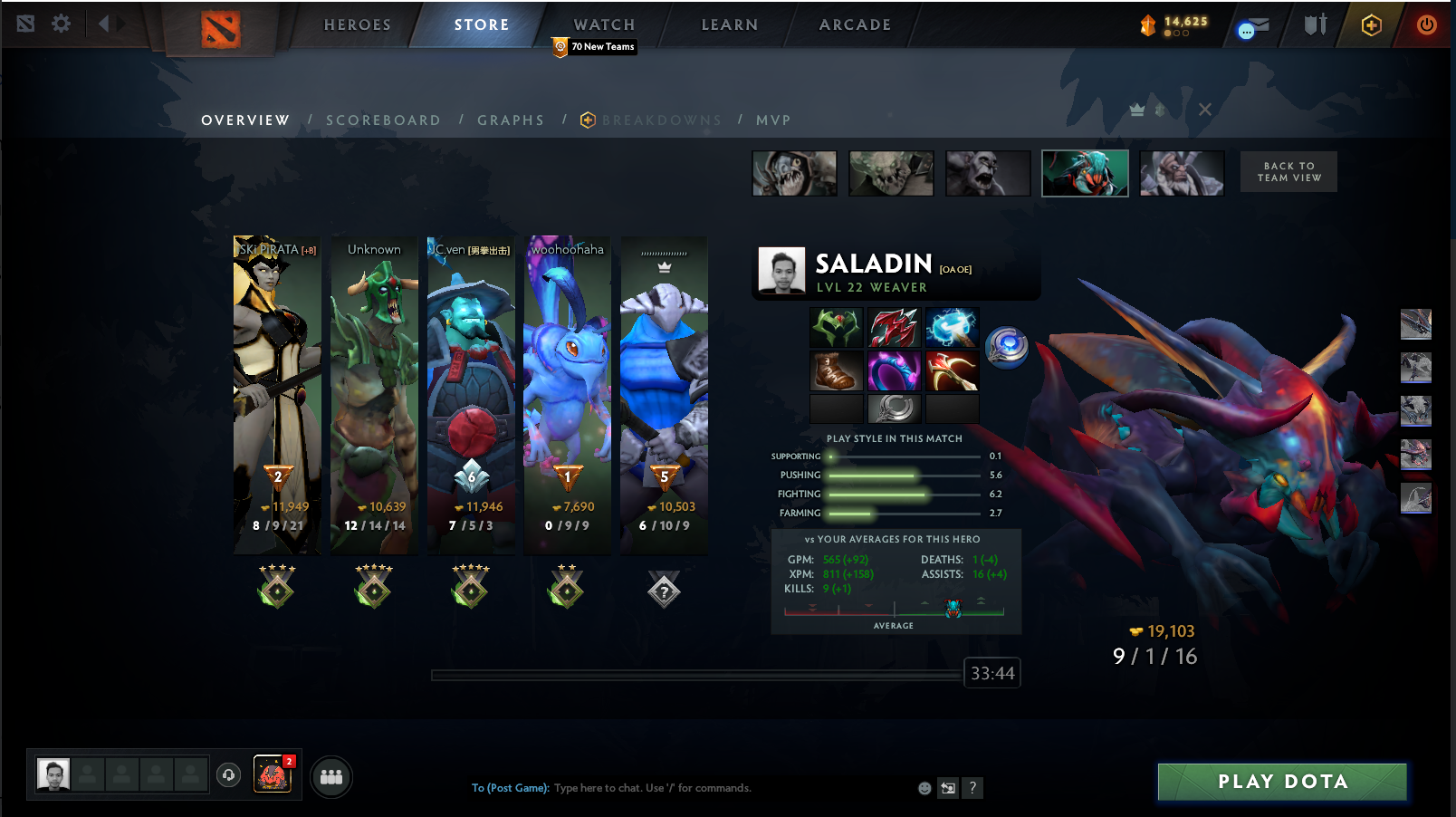Click Play Dota button
The width and height of the screenshot is (1456, 817).
coord(1282,782)
